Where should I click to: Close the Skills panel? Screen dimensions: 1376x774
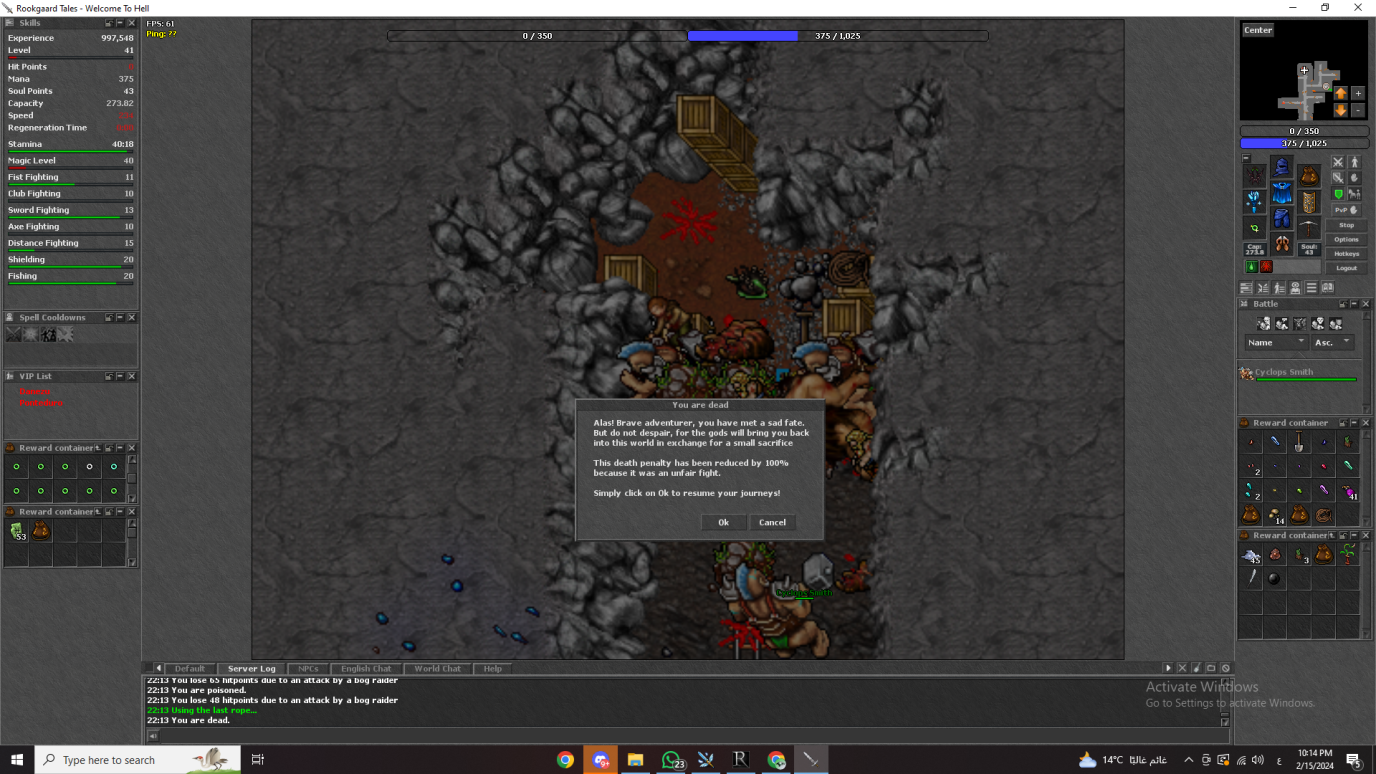click(x=131, y=23)
